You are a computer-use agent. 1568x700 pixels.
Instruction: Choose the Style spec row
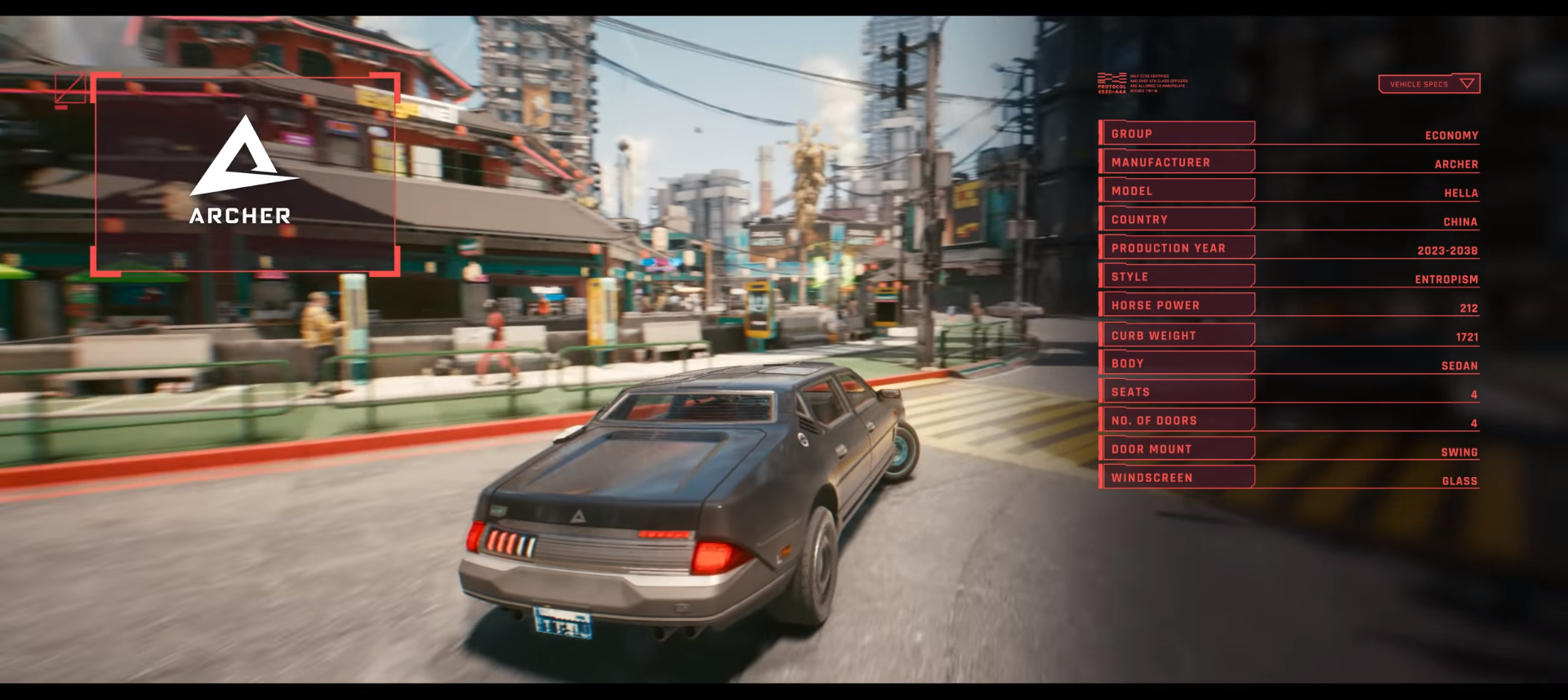[1177, 276]
